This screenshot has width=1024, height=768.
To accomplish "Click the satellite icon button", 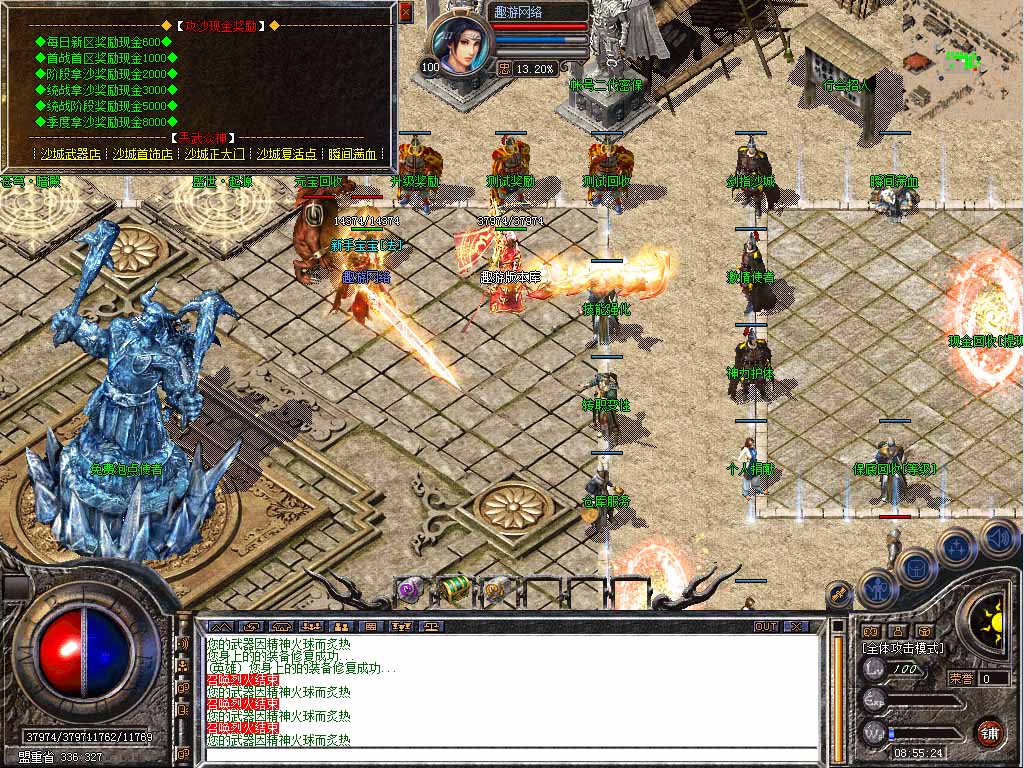I will [x=840, y=596].
